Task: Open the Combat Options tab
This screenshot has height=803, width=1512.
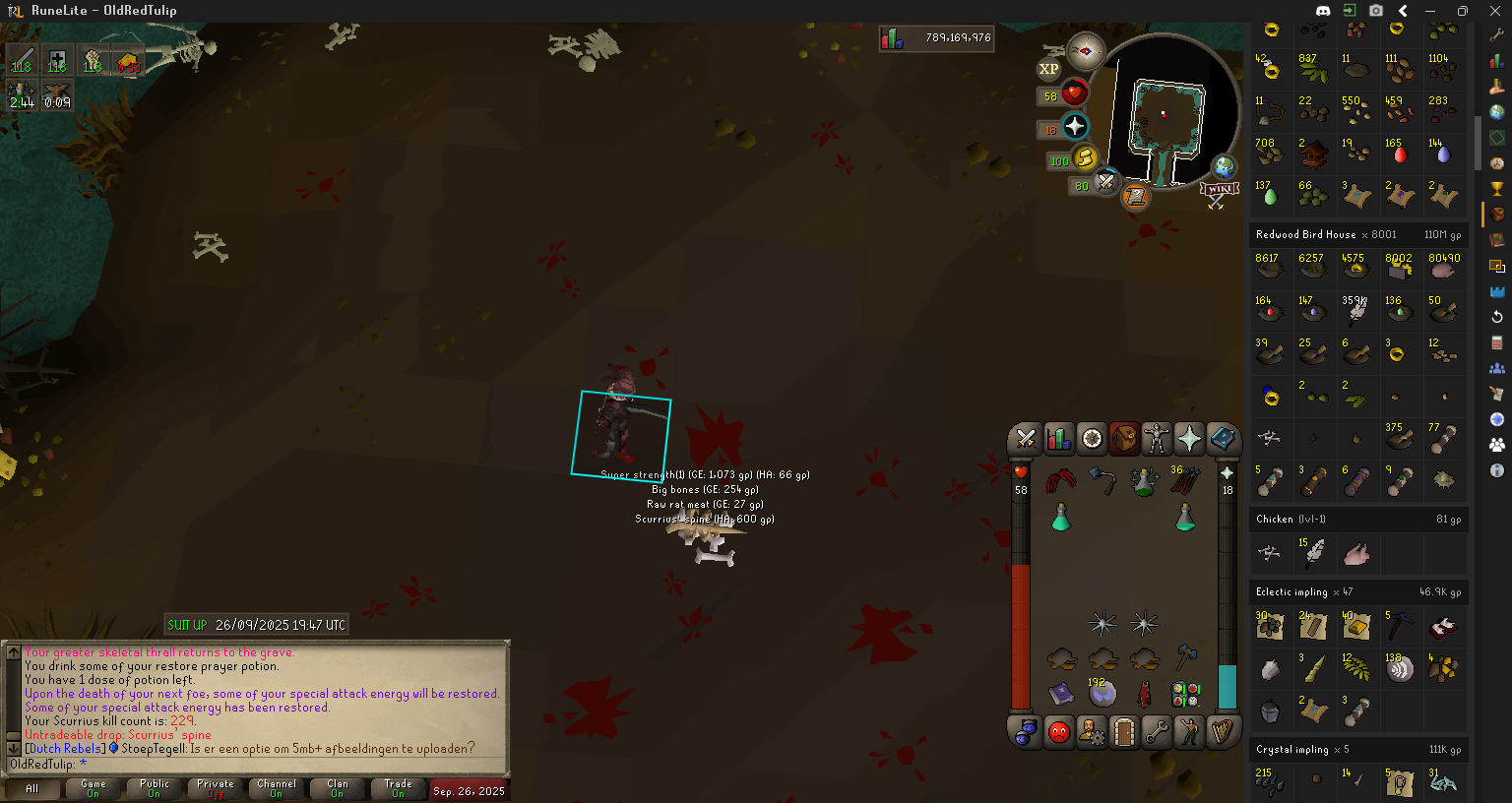Action: click(1026, 438)
